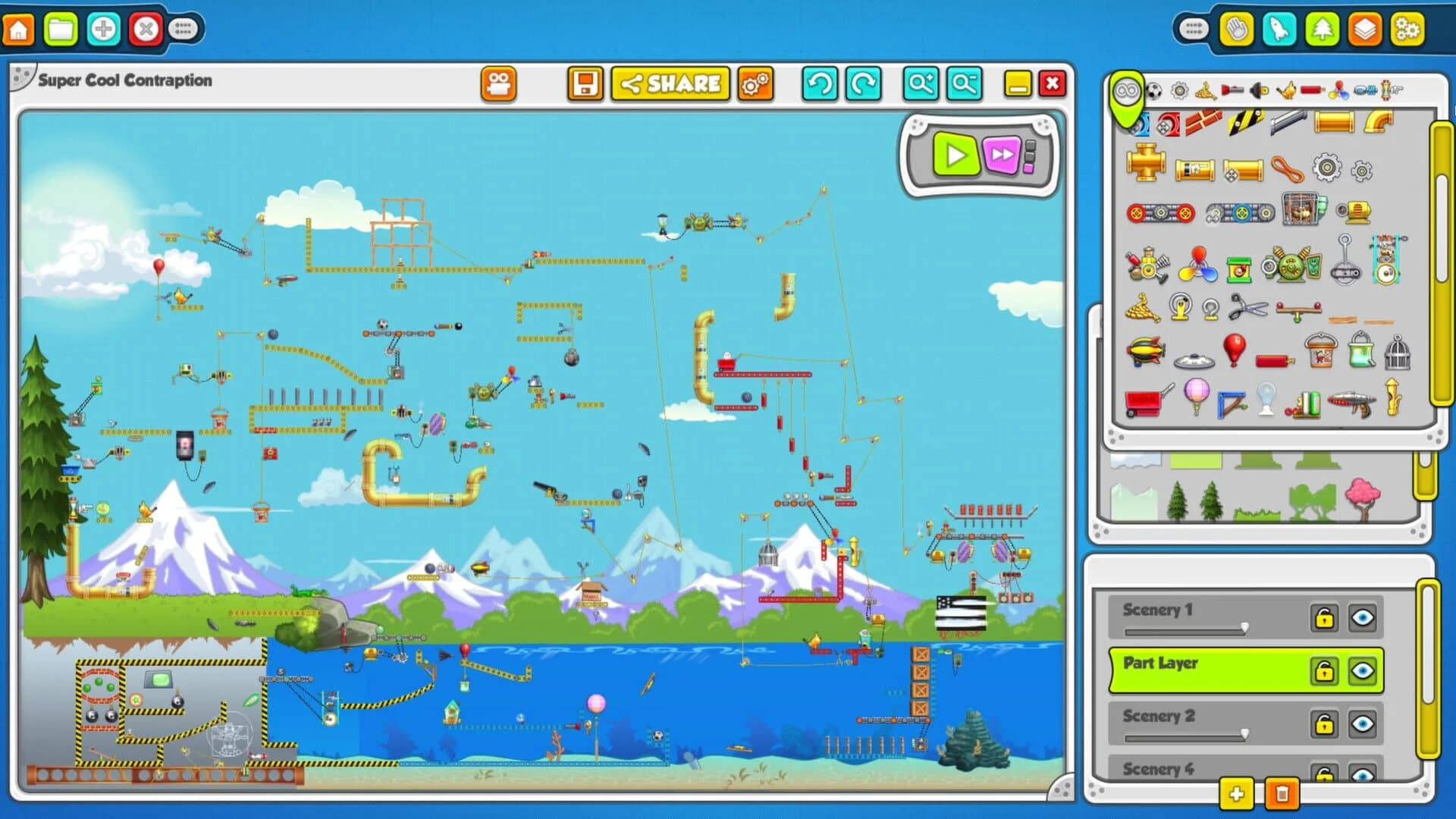Select the blimp part from the palette

pos(1145,349)
